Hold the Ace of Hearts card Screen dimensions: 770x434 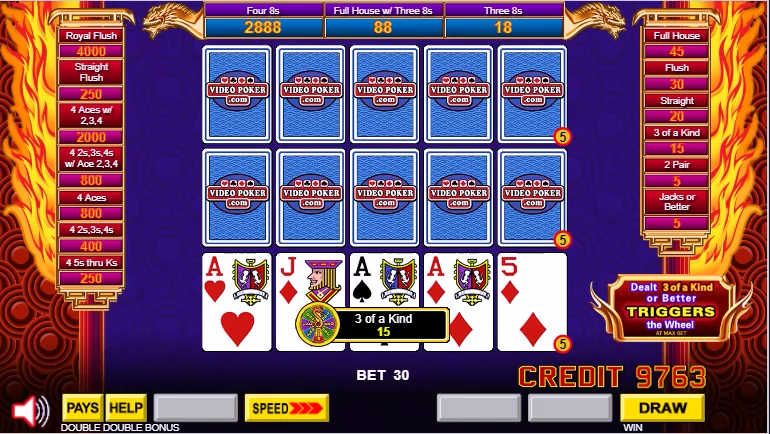click(236, 302)
